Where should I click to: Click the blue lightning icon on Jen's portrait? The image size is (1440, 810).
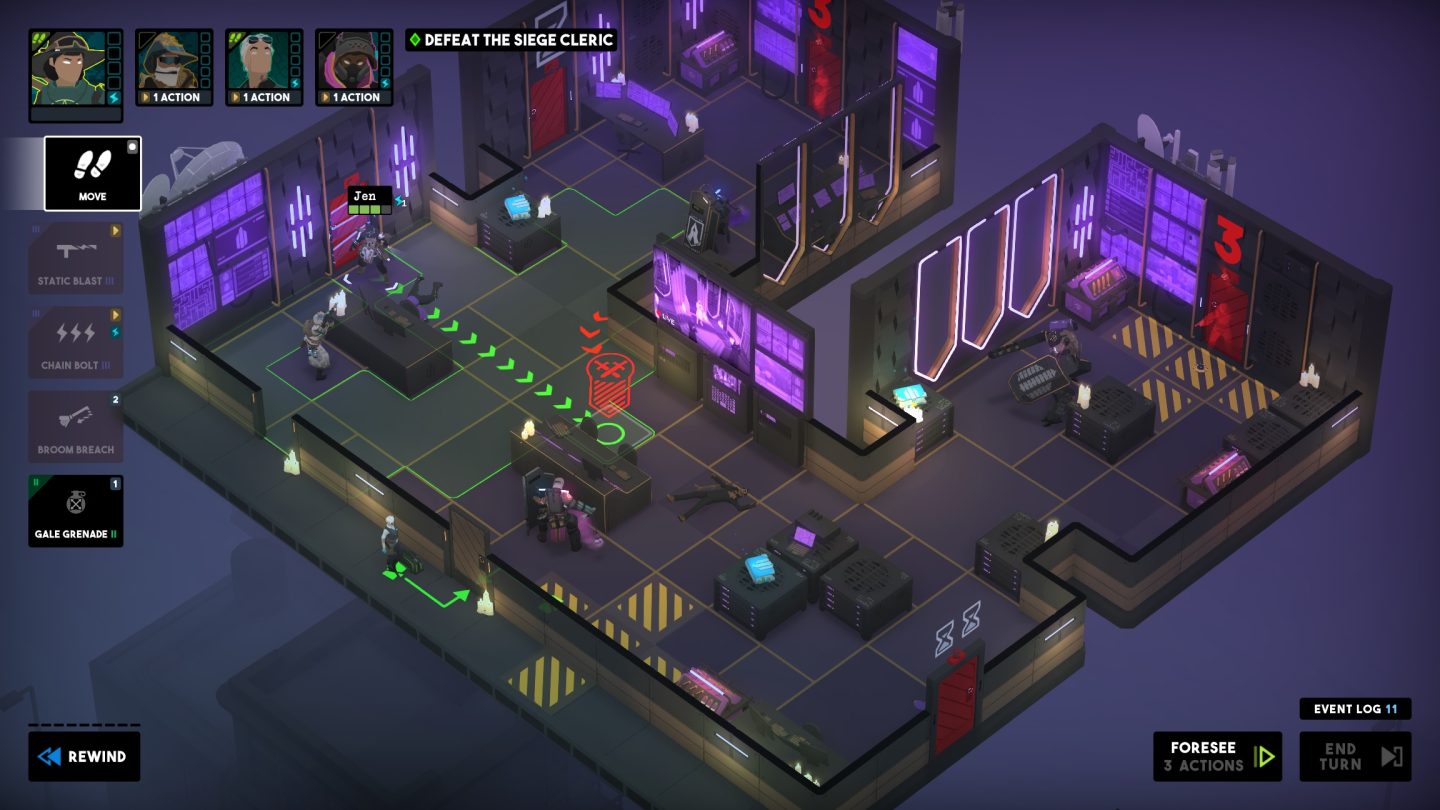pyautogui.click(x=113, y=95)
